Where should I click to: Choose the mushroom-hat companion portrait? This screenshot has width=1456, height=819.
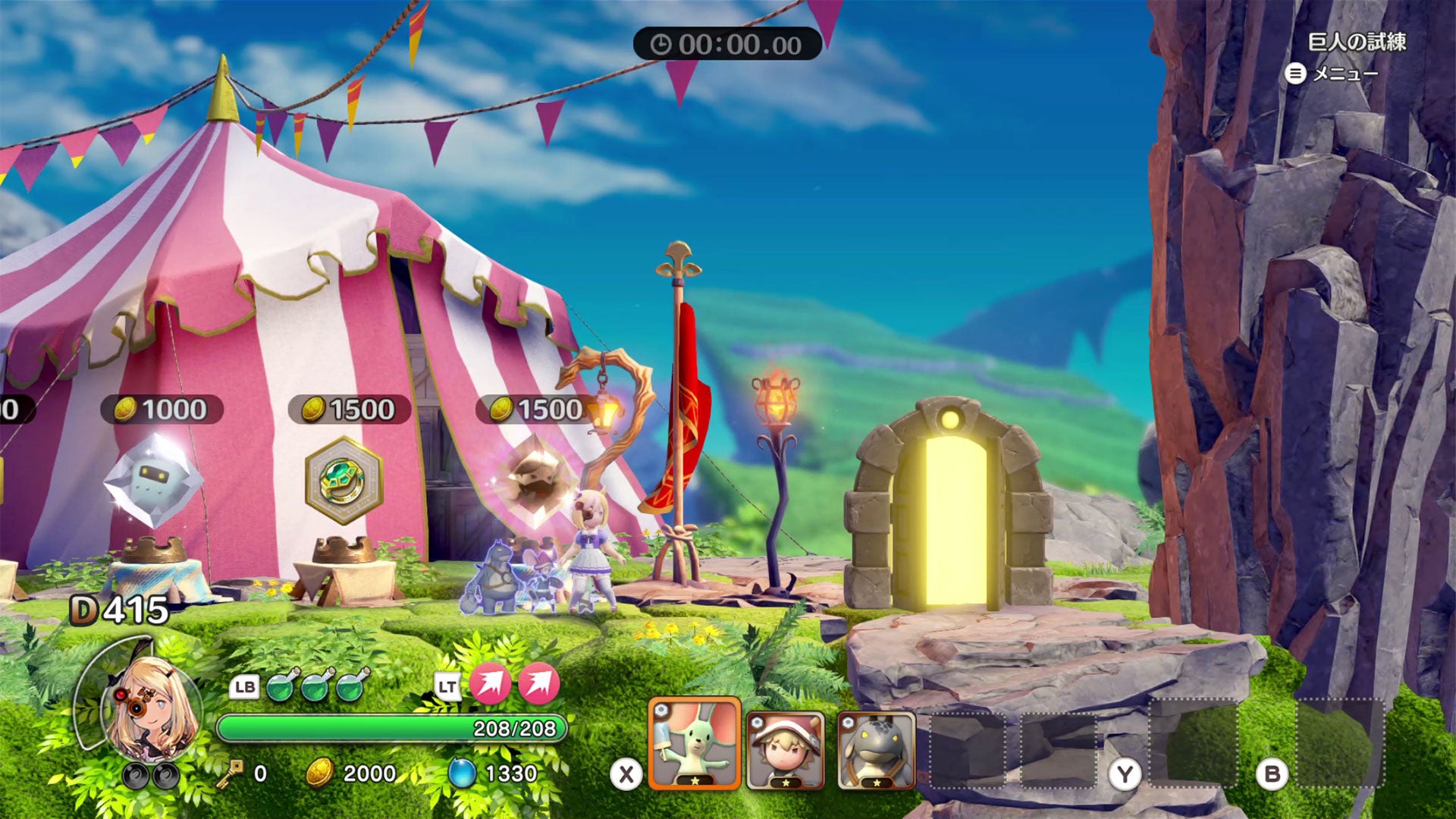(x=785, y=750)
